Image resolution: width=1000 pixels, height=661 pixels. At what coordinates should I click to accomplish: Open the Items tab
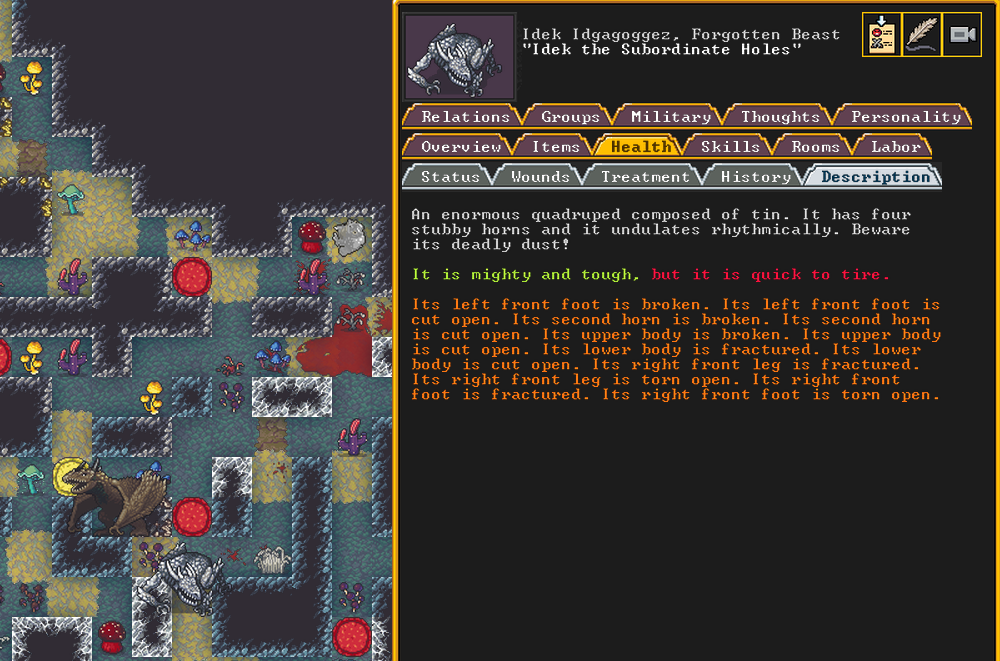coord(555,147)
